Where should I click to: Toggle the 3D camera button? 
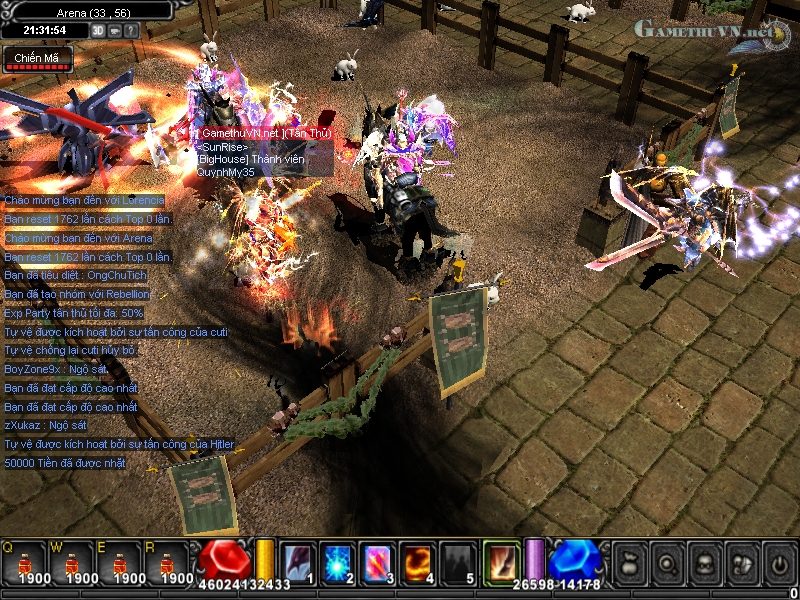(98, 30)
